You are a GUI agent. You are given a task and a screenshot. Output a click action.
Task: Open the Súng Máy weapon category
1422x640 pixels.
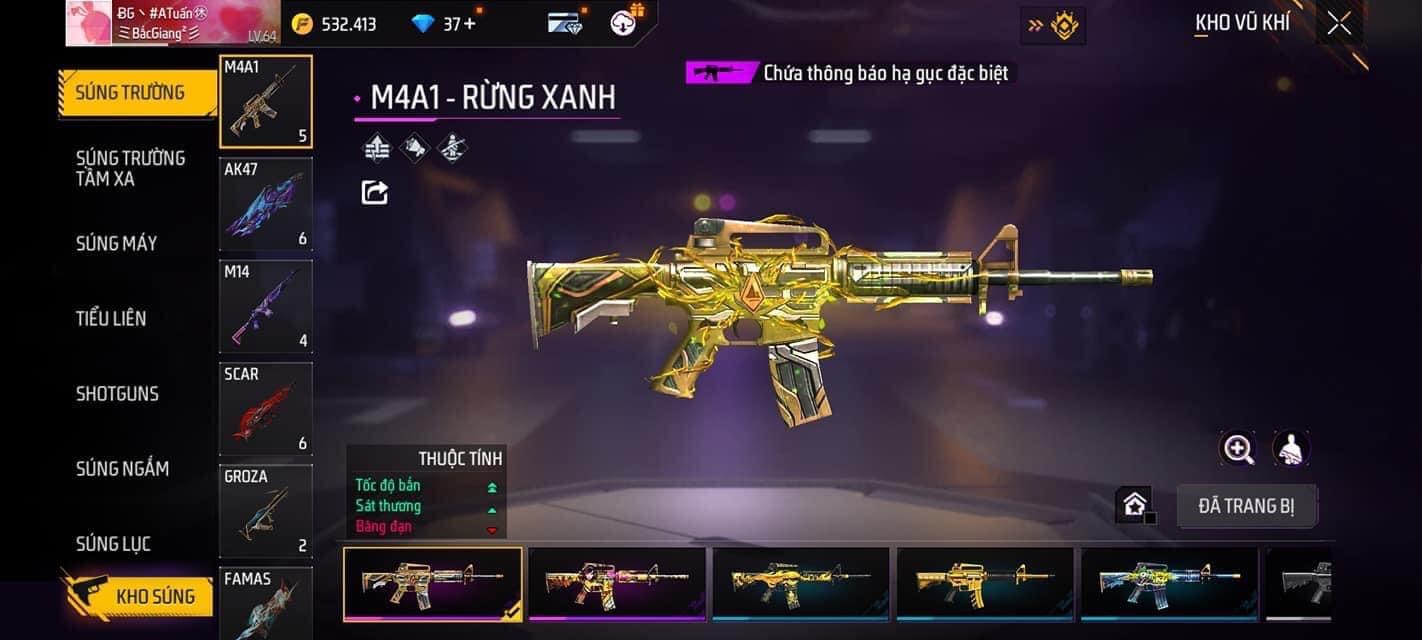click(x=116, y=243)
